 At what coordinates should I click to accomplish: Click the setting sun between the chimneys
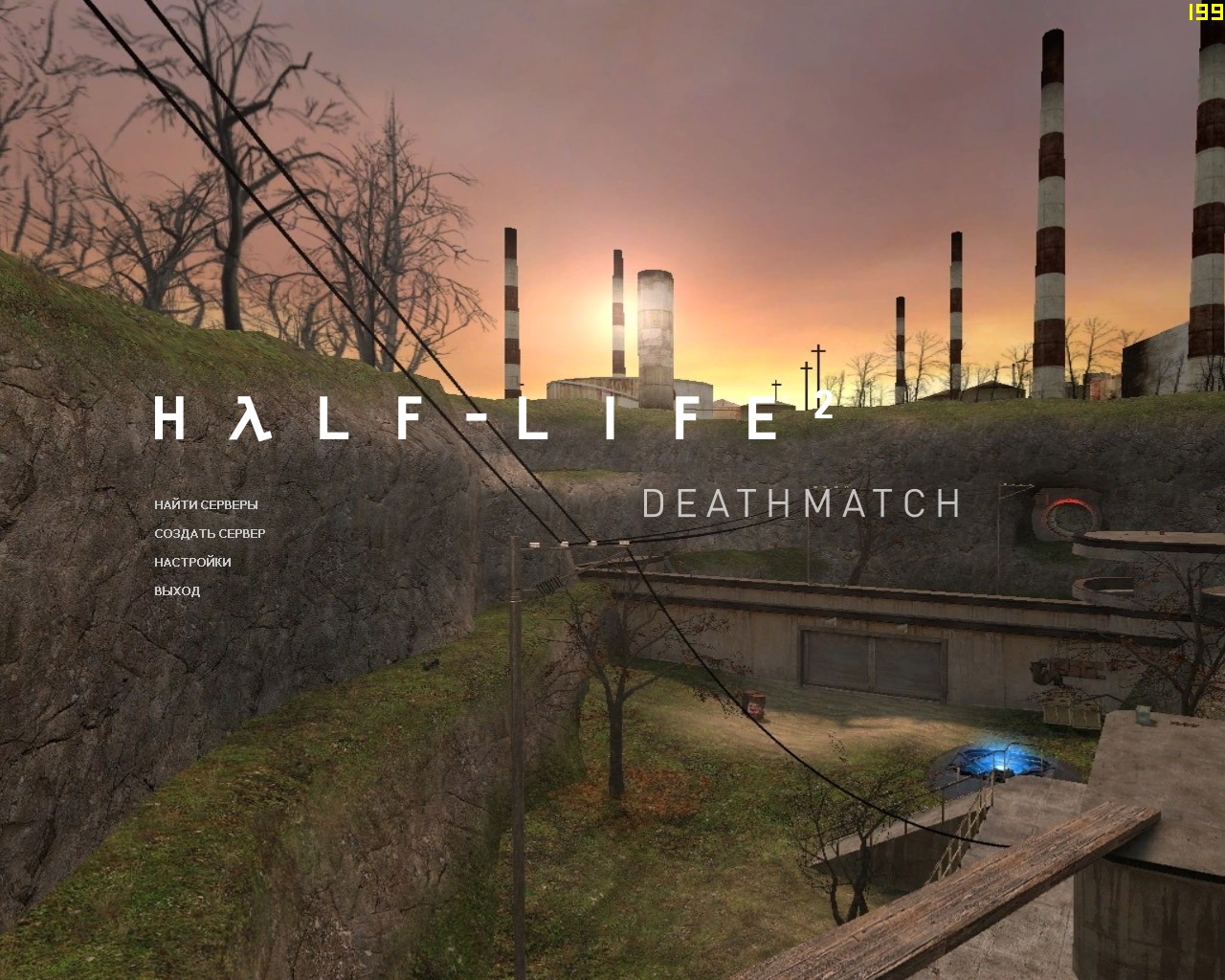(x=612, y=316)
